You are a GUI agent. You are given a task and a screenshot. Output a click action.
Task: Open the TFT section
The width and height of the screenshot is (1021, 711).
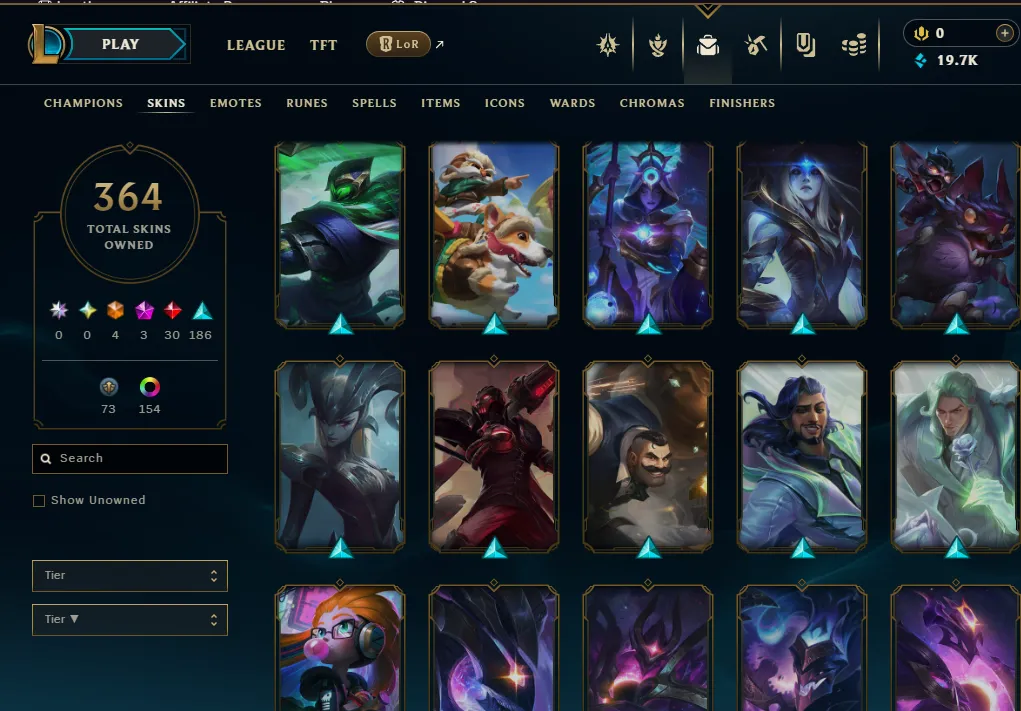(x=323, y=45)
